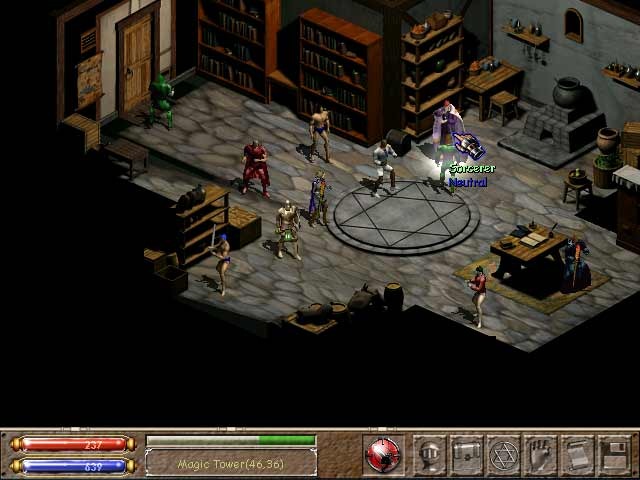Open the character helmet panel
The height and width of the screenshot is (480, 640).
click(430, 455)
